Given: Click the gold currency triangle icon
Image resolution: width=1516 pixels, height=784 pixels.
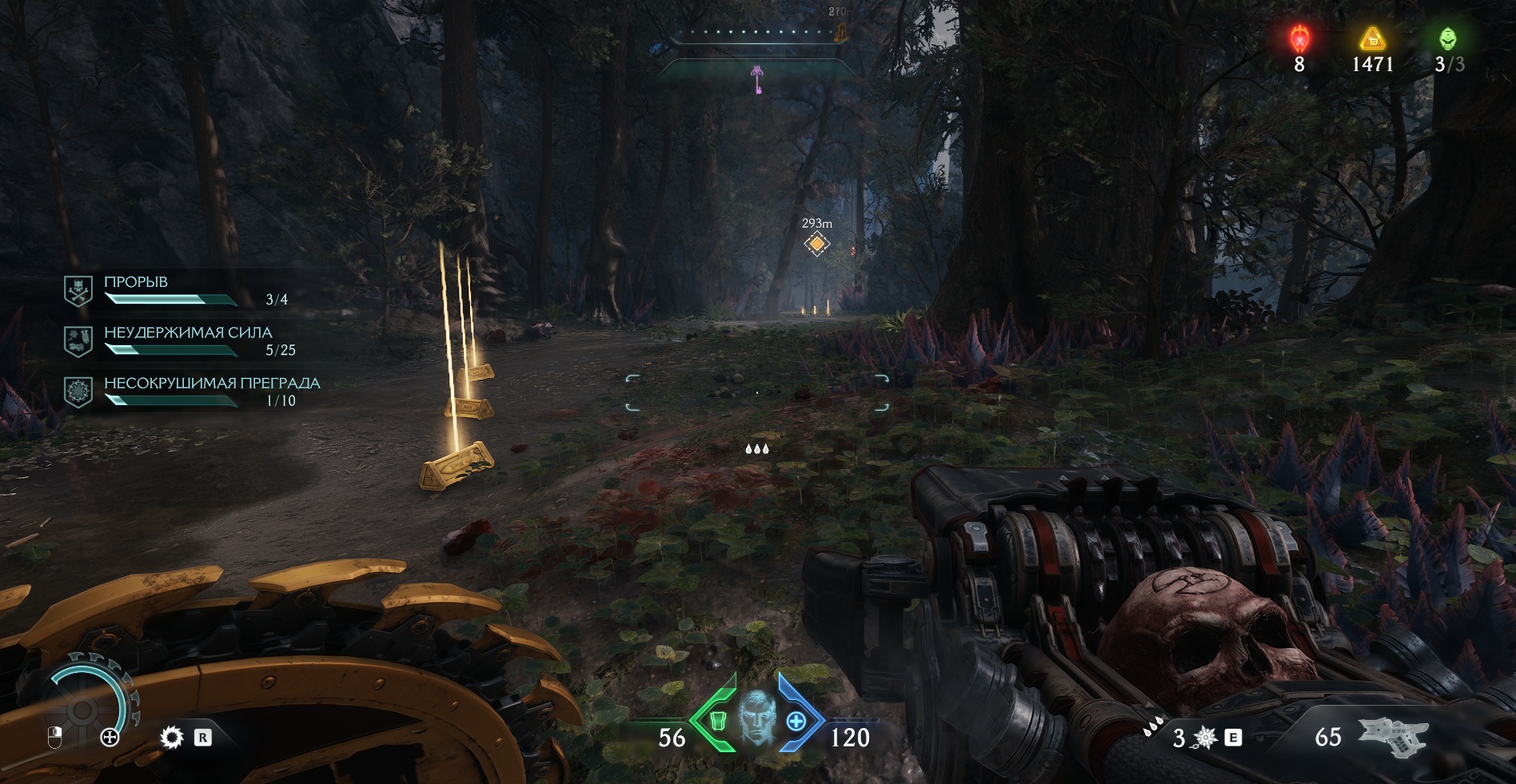Looking at the screenshot, I should [1372, 38].
